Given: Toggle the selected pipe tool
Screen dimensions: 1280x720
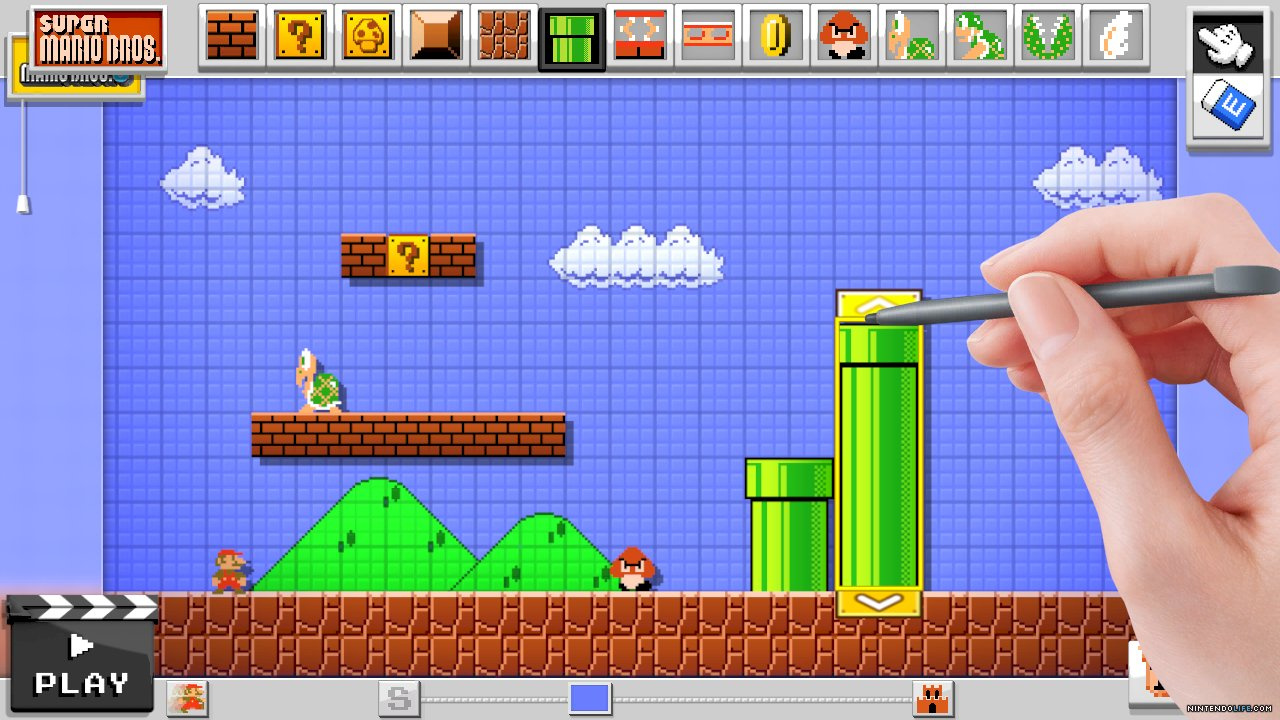Looking at the screenshot, I should (x=571, y=35).
